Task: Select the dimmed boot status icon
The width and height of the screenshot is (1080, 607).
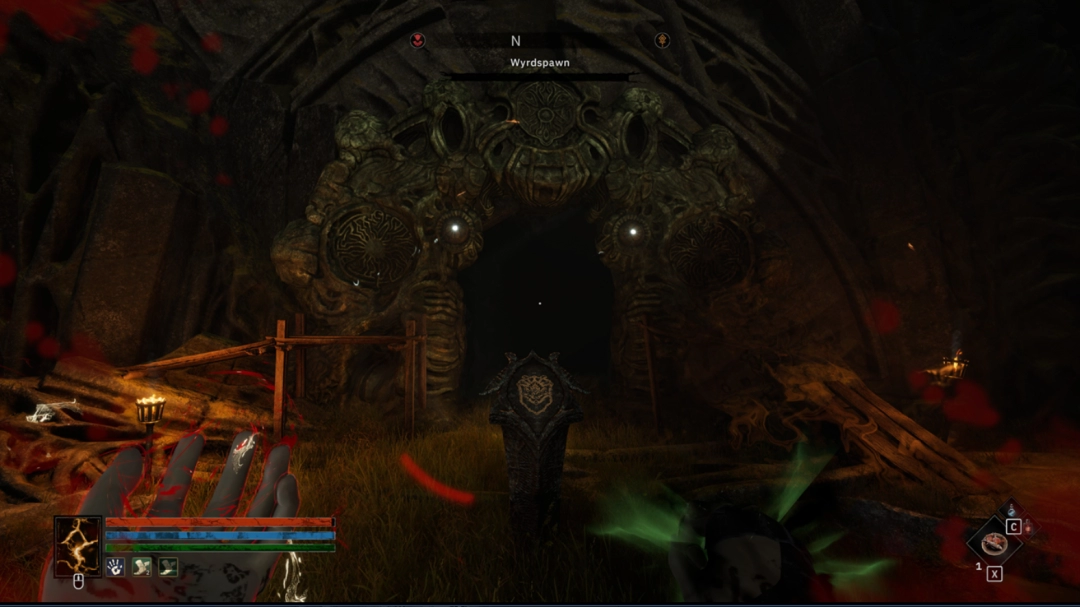Action: pyautogui.click(x=168, y=567)
